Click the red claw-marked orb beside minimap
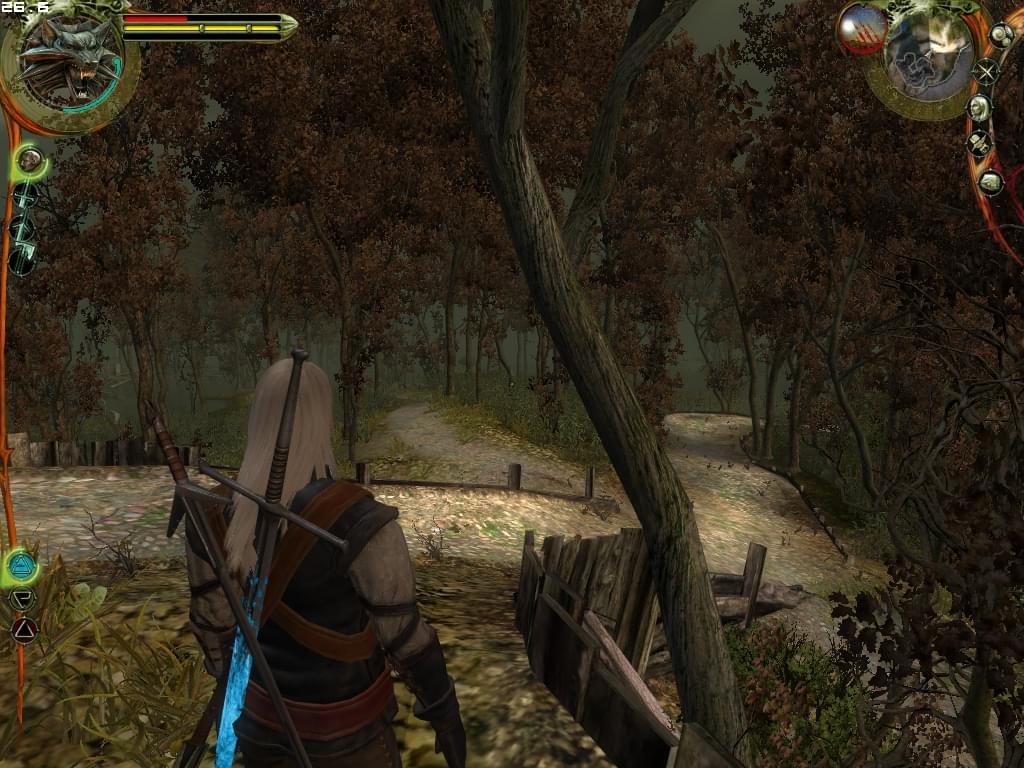 pos(861,28)
